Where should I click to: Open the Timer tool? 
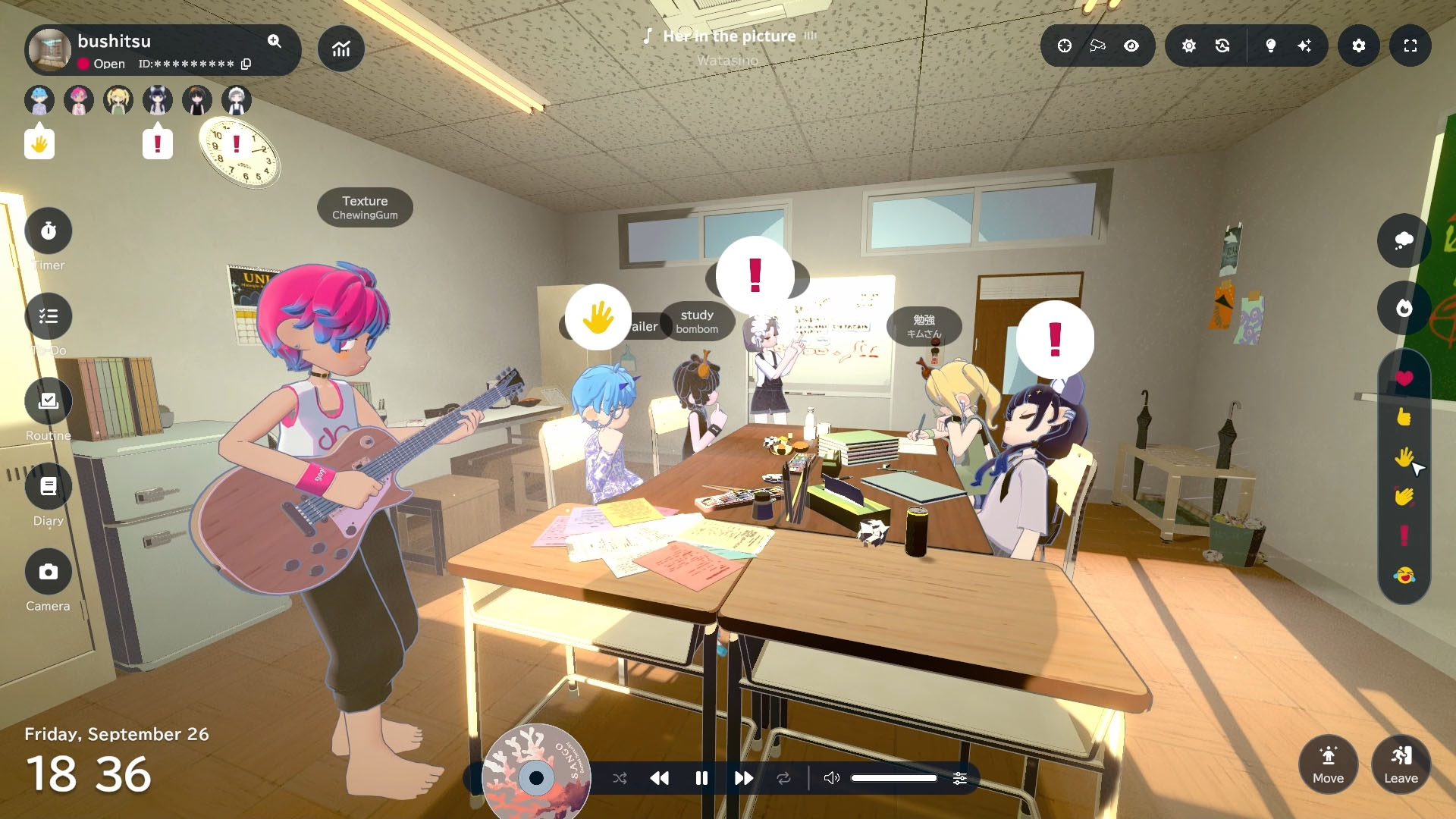[49, 231]
